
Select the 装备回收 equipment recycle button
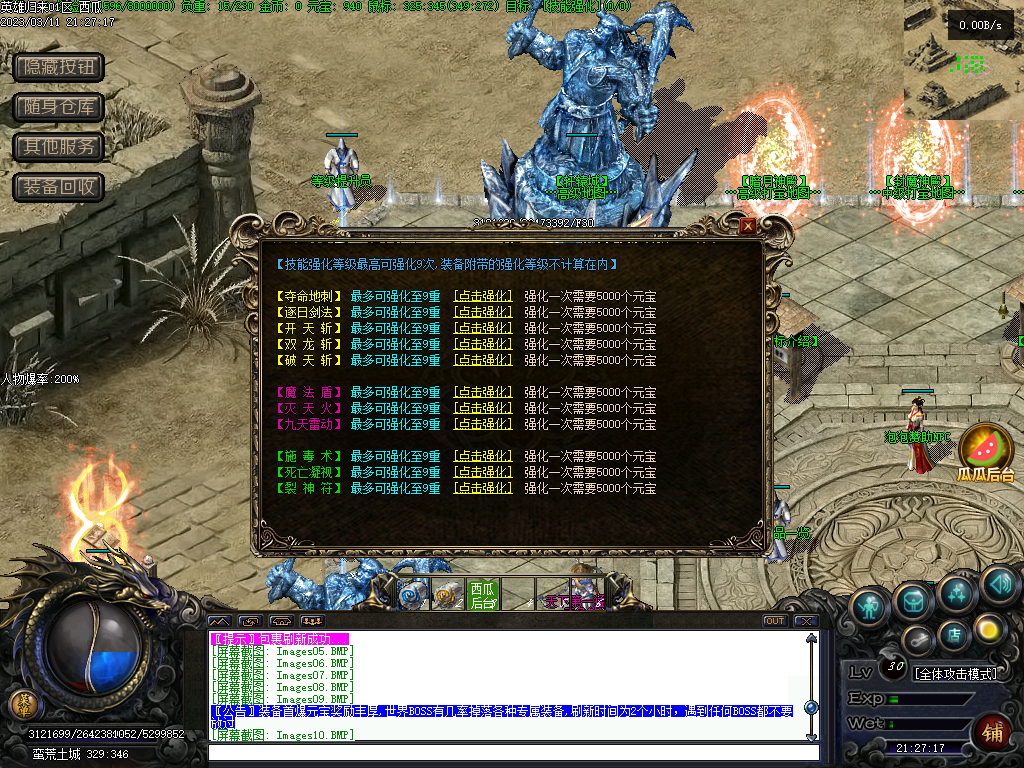(x=59, y=187)
